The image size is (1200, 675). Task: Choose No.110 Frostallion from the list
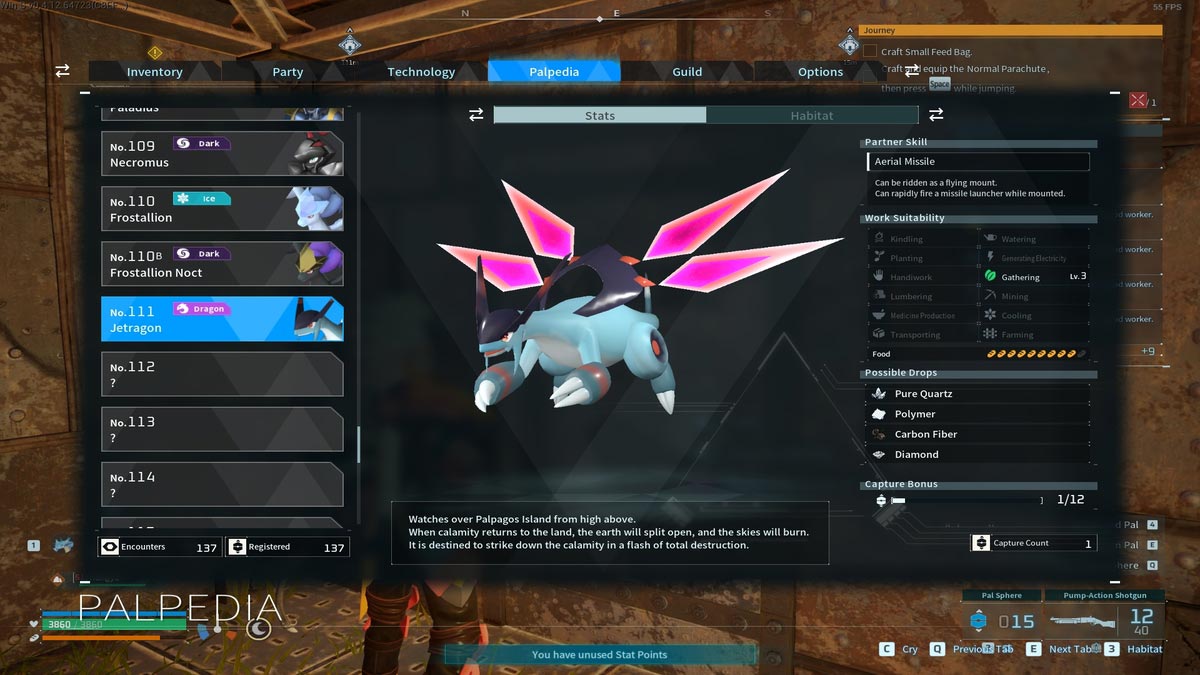tap(222, 209)
